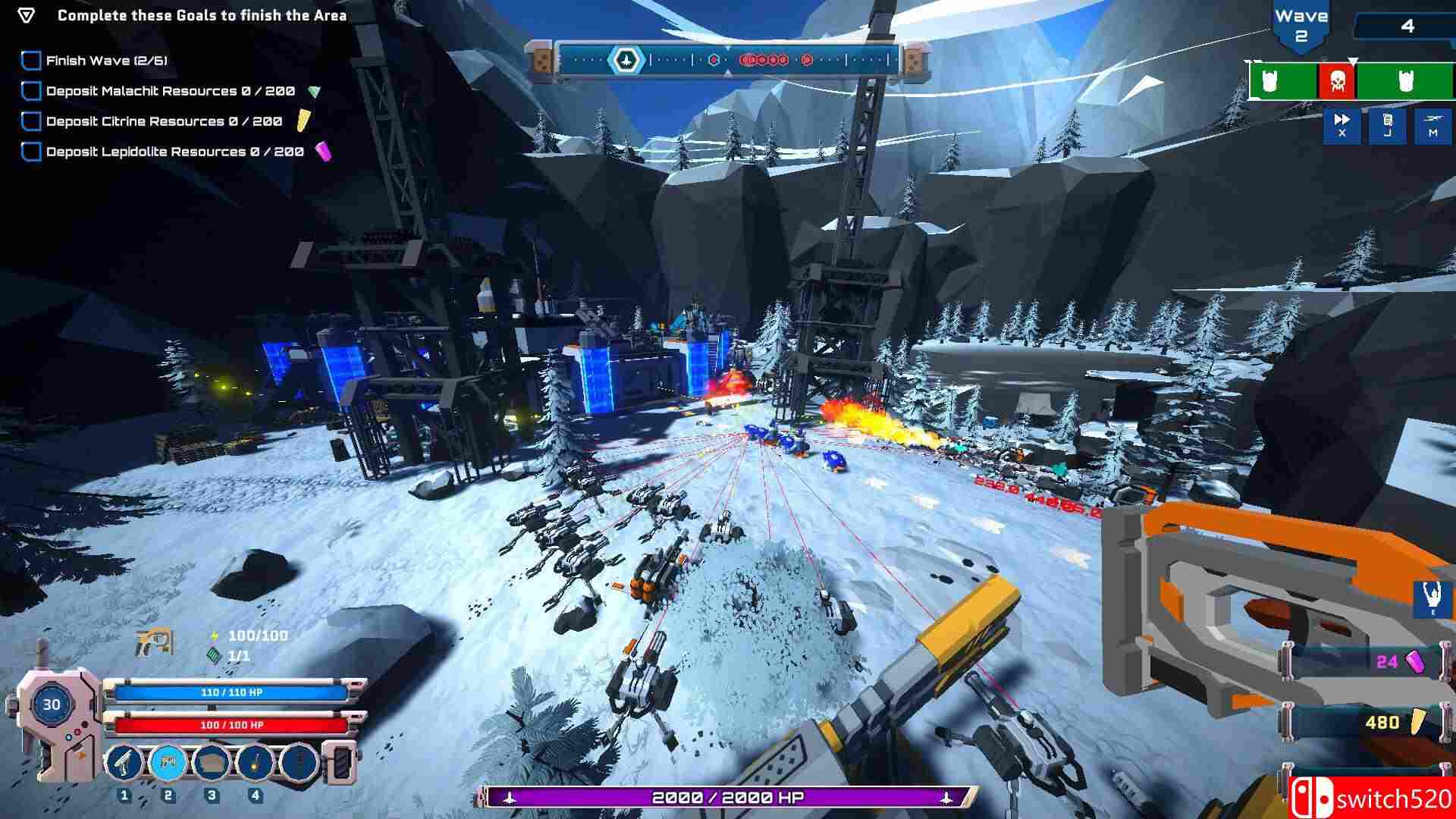Toggle the Deposit Citrine Resources objective checkbox
Image resolution: width=1456 pixels, height=819 pixels.
31,121
